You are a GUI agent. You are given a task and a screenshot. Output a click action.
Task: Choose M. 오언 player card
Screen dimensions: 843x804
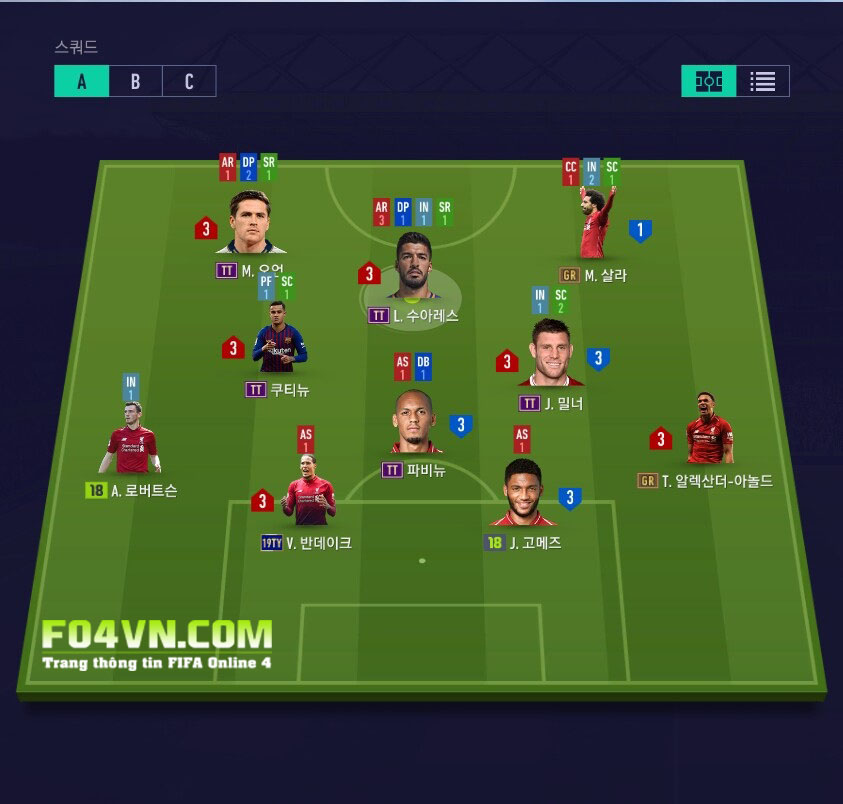pyautogui.click(x=257, y=224)
